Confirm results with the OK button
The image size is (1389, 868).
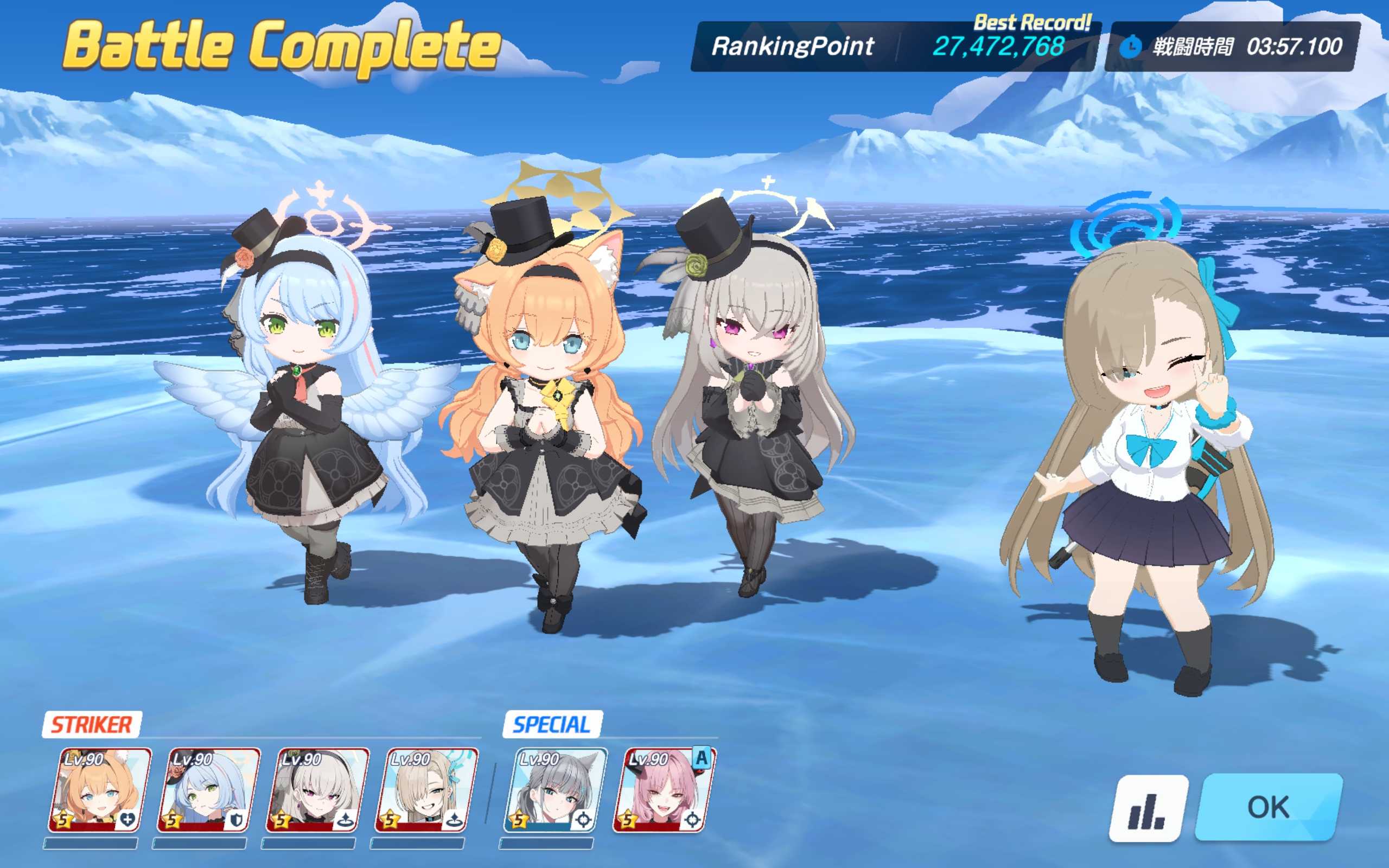click(1269, 807)
